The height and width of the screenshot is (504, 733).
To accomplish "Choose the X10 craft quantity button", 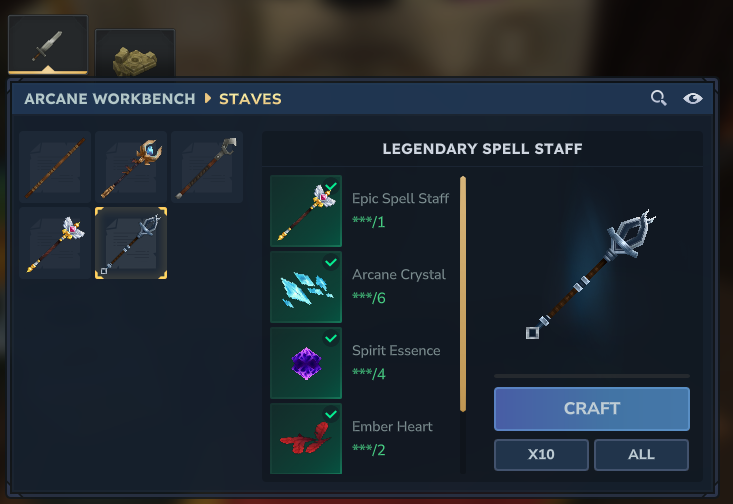I will (541, 454).
